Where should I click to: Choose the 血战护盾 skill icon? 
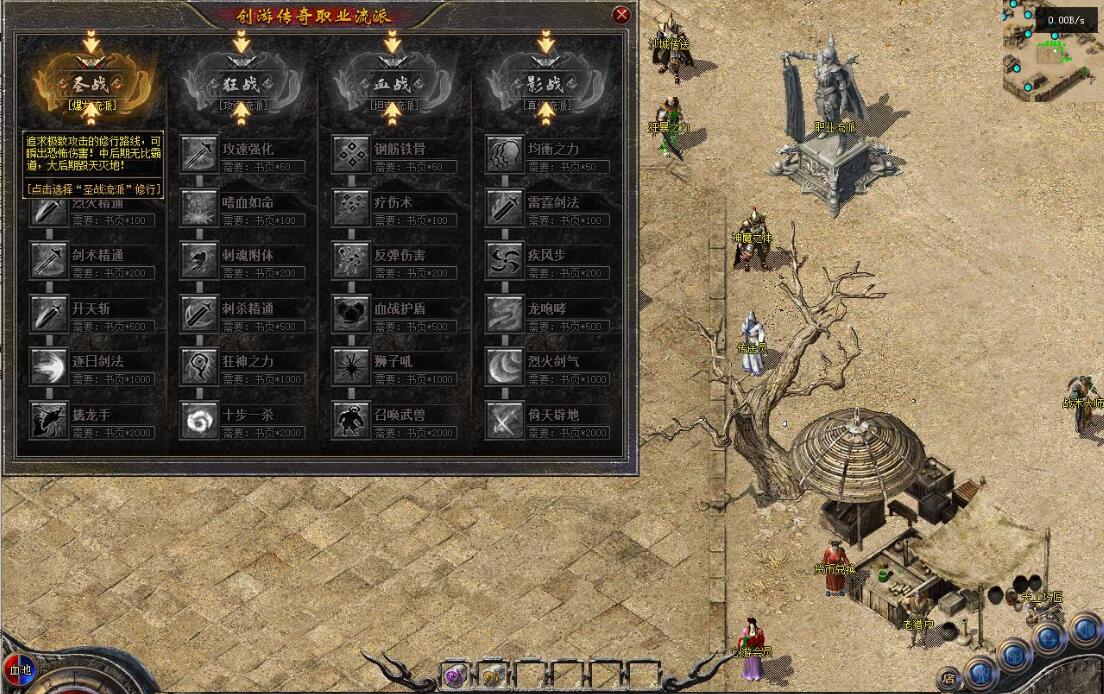coord(352,314)
